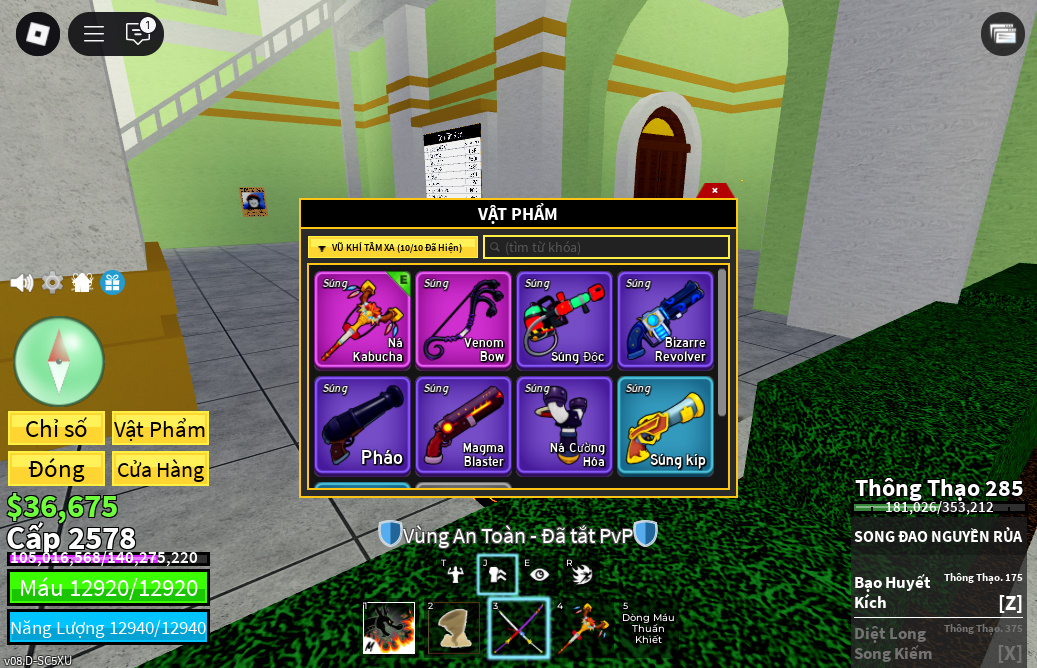Click the Đóng close button
The image size is (1037, 668).
tap(56, 469)
